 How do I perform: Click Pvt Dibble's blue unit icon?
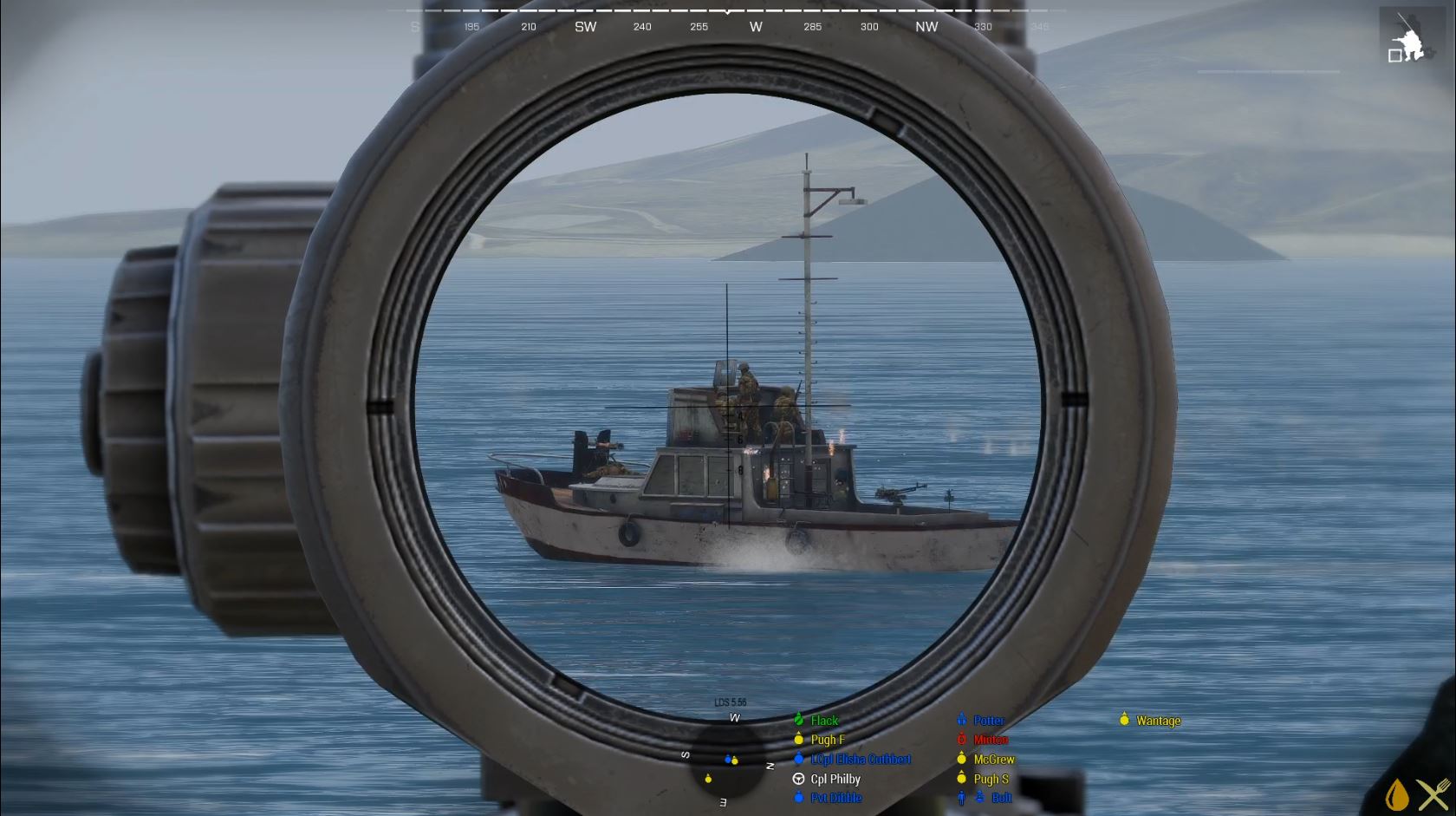tap(799, 798)
